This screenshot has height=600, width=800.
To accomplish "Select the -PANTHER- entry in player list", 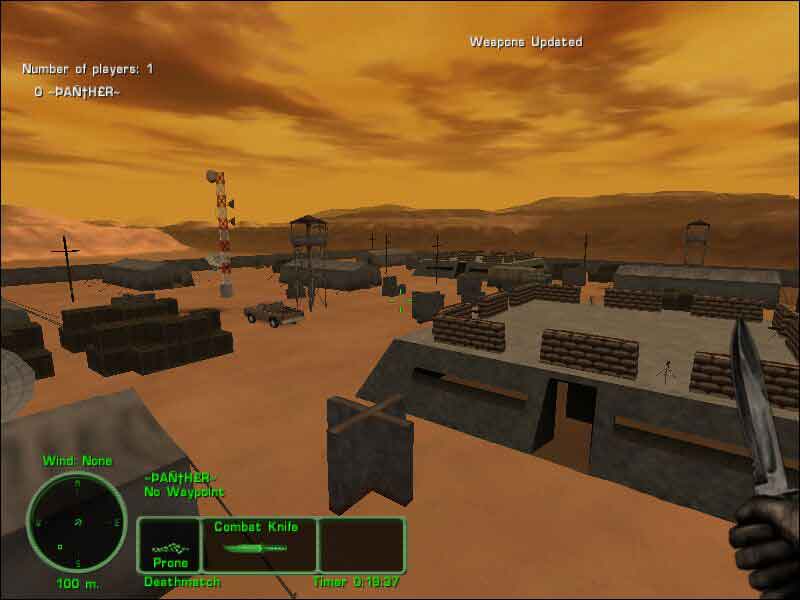I will click(x=77, y=91).
